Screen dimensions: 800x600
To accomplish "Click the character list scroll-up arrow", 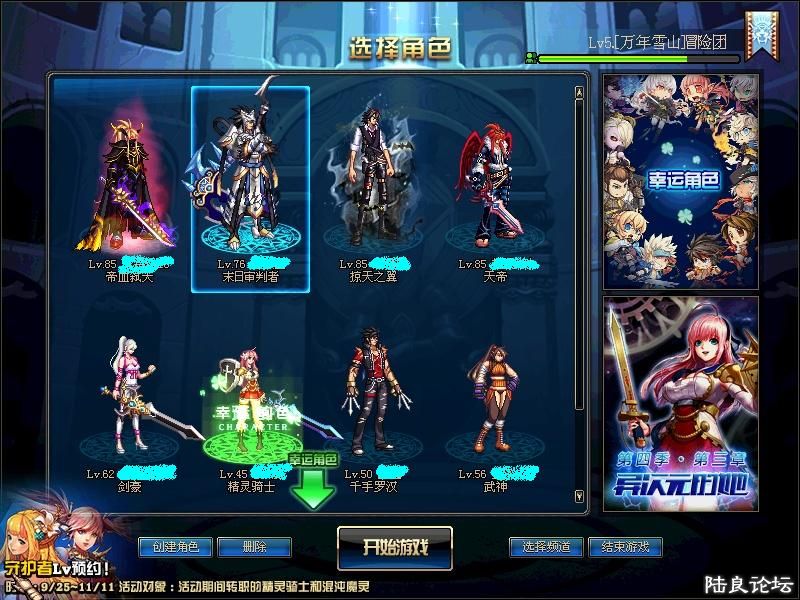I will coord(579,93).
